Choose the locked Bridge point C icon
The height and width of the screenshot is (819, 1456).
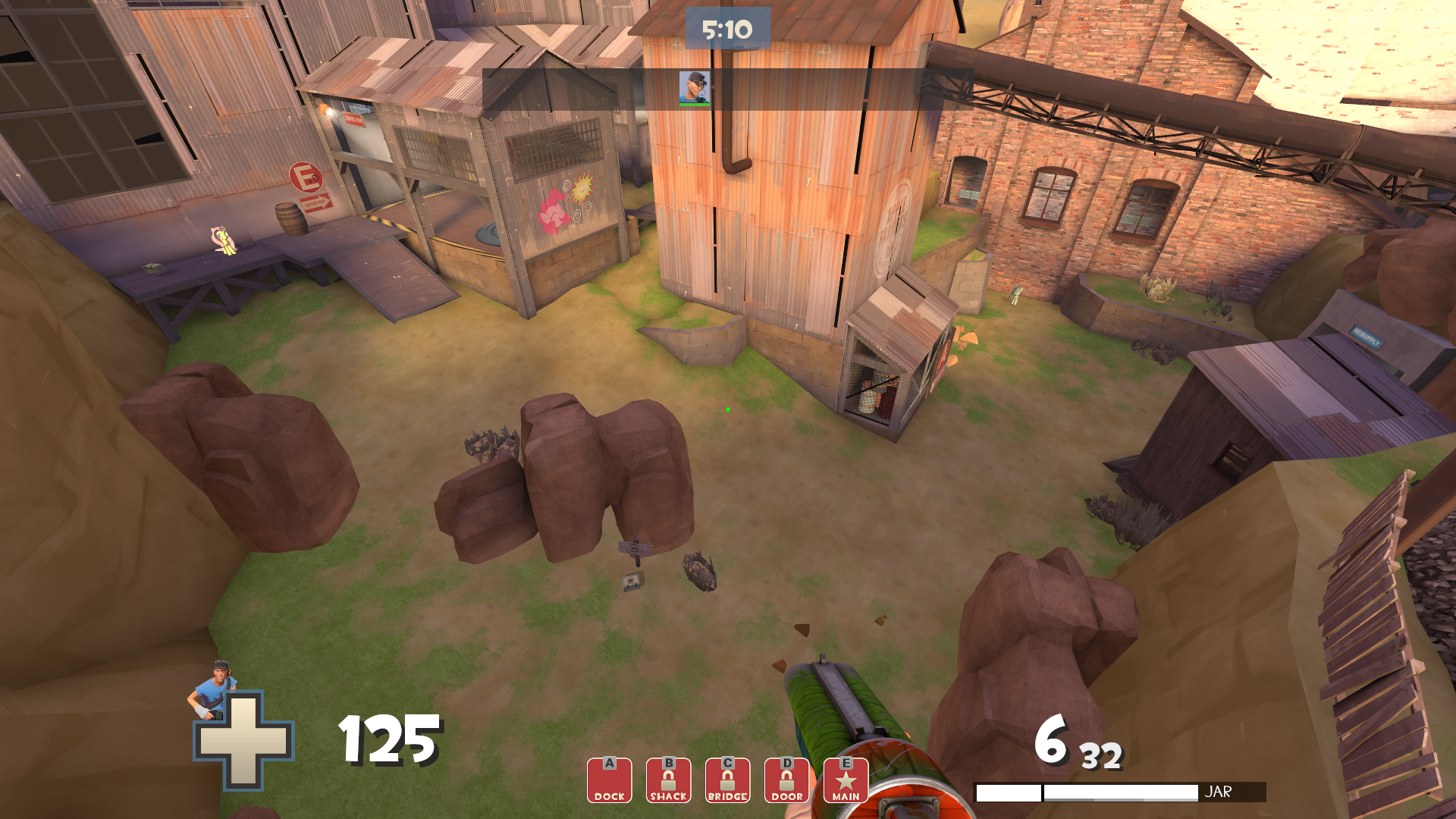pos(727,780)
